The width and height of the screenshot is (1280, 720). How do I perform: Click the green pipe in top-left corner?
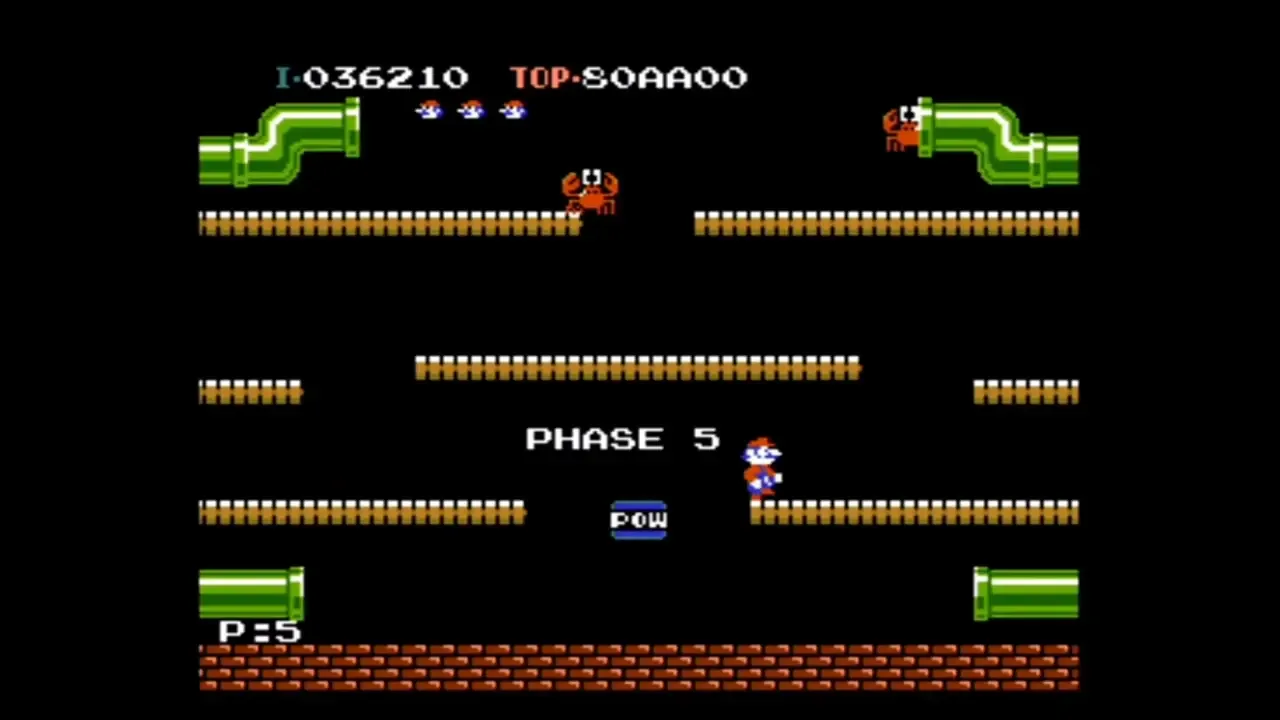pos(280,145)
